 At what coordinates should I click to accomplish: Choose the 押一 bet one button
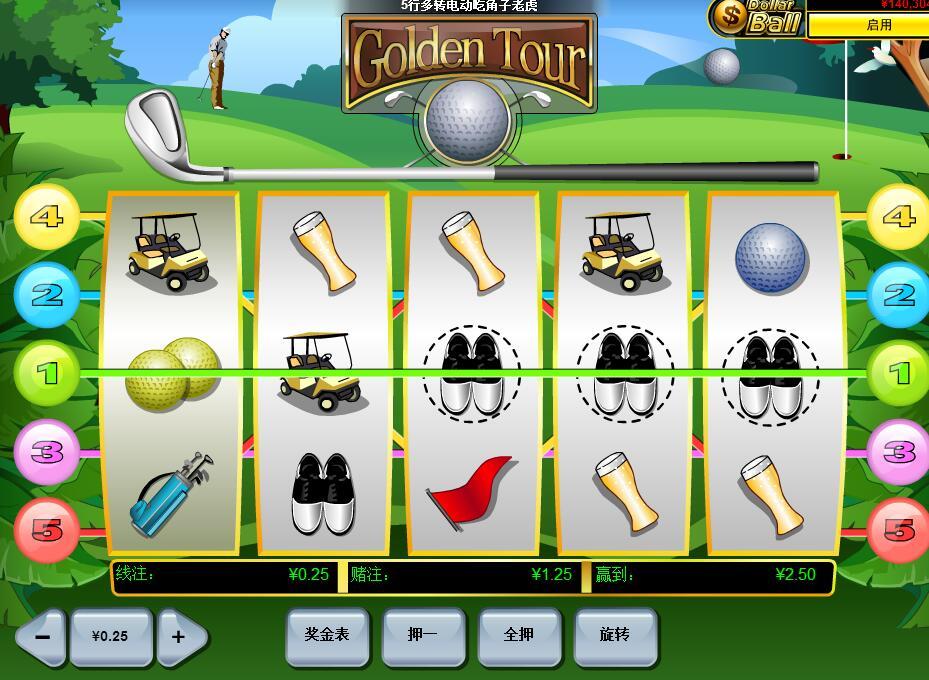pyautogui.click(x=423, y=636)
